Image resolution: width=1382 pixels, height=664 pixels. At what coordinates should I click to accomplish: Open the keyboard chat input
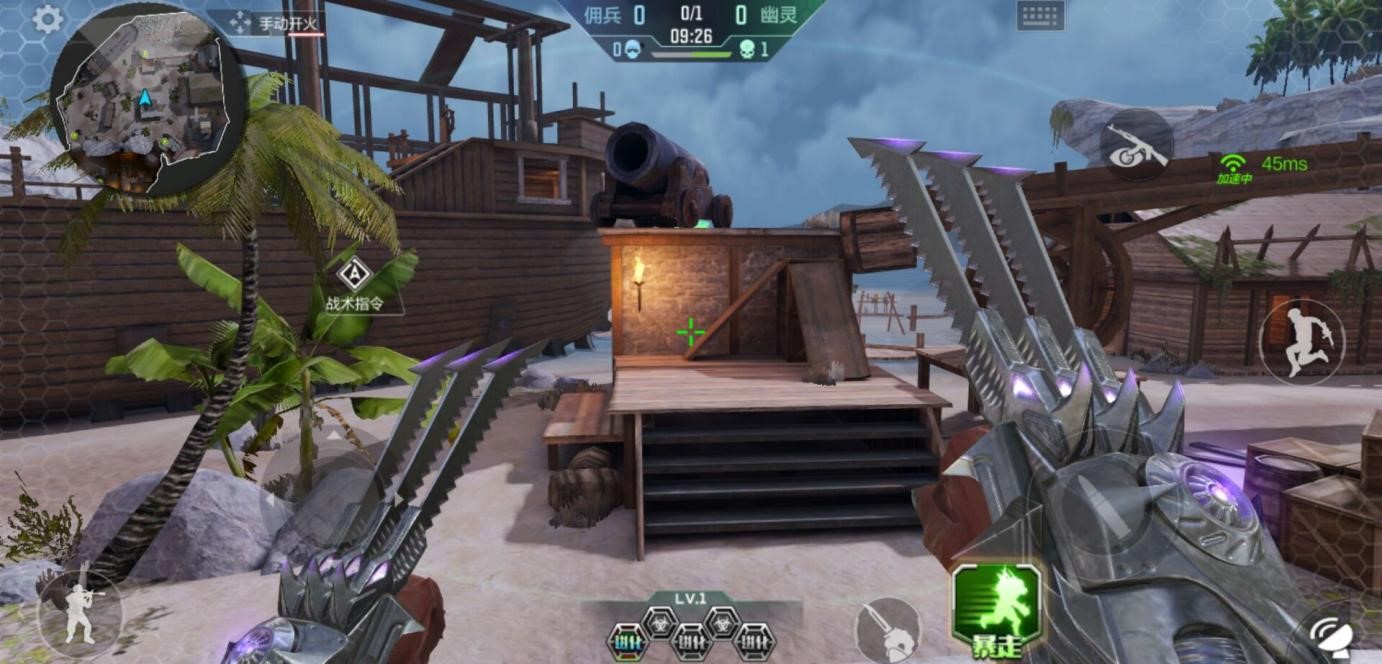(x=1040, y=15)
